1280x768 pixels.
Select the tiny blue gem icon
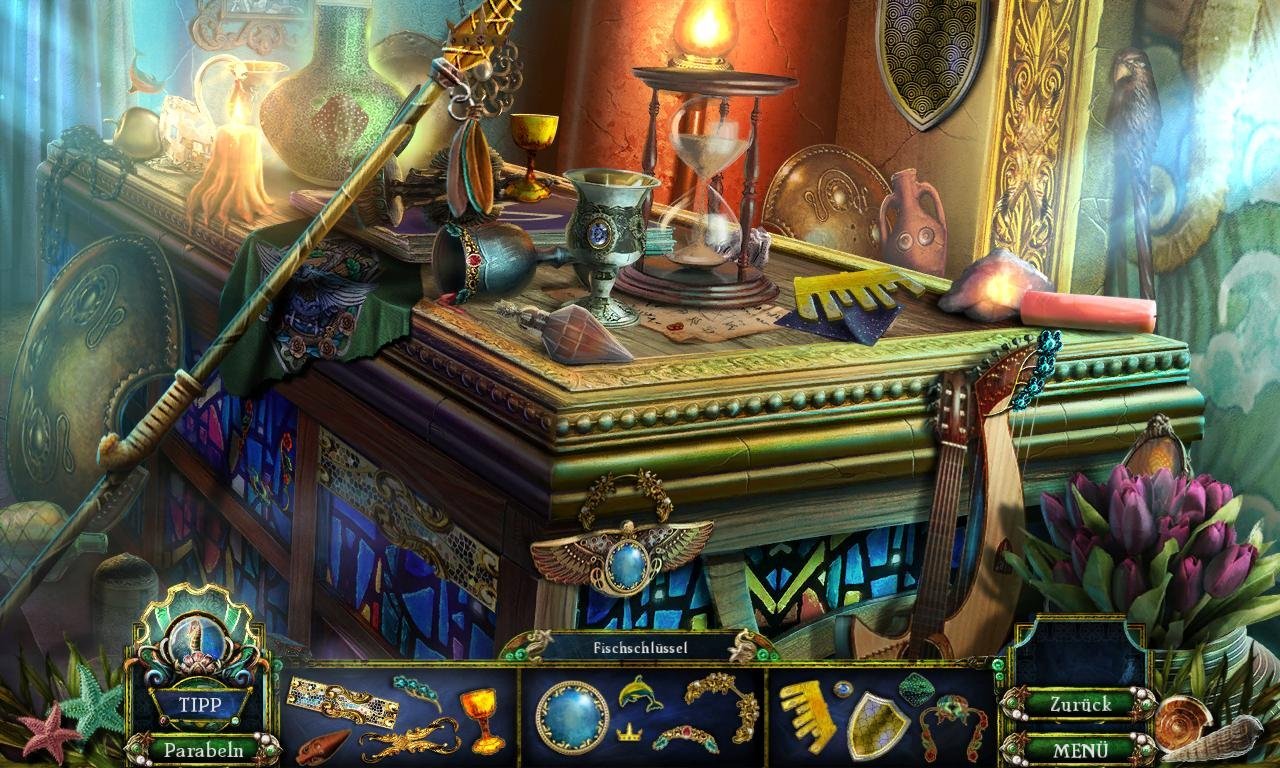tap(845, 689)
